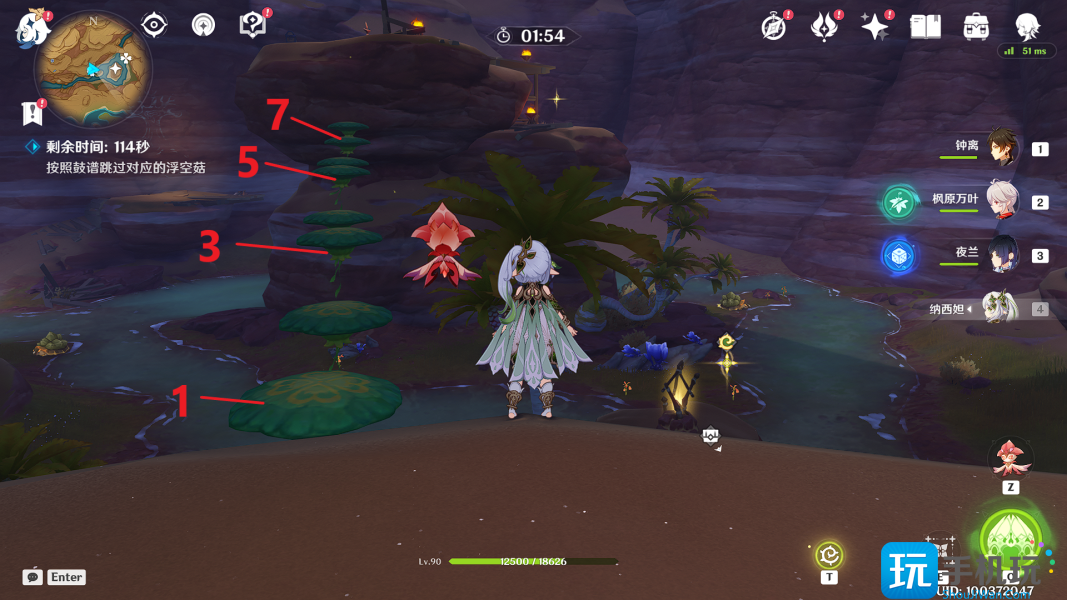The height and width of the screenshot is (600, 1067).
Task: Open the chat speech bubble
Action: point(33,577)
